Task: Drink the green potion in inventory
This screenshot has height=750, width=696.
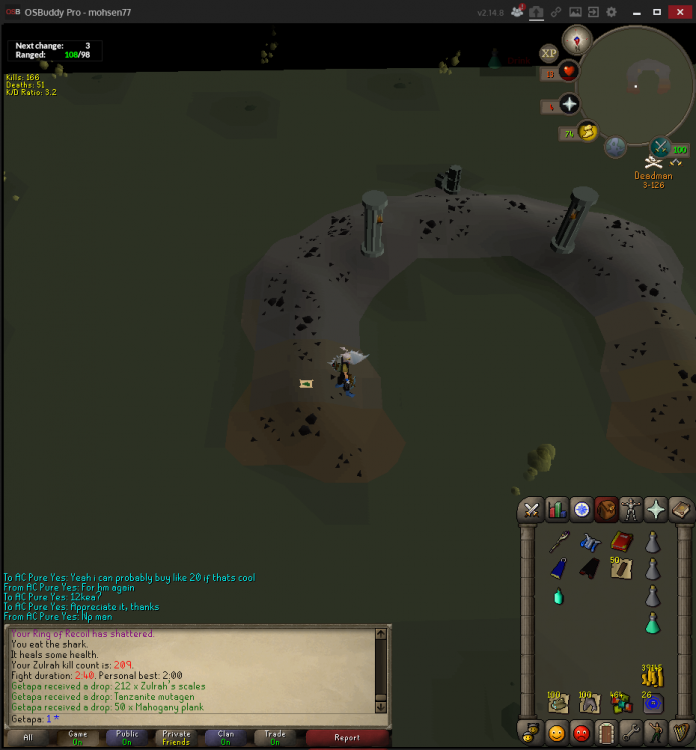Action: (x=653, y=623)
